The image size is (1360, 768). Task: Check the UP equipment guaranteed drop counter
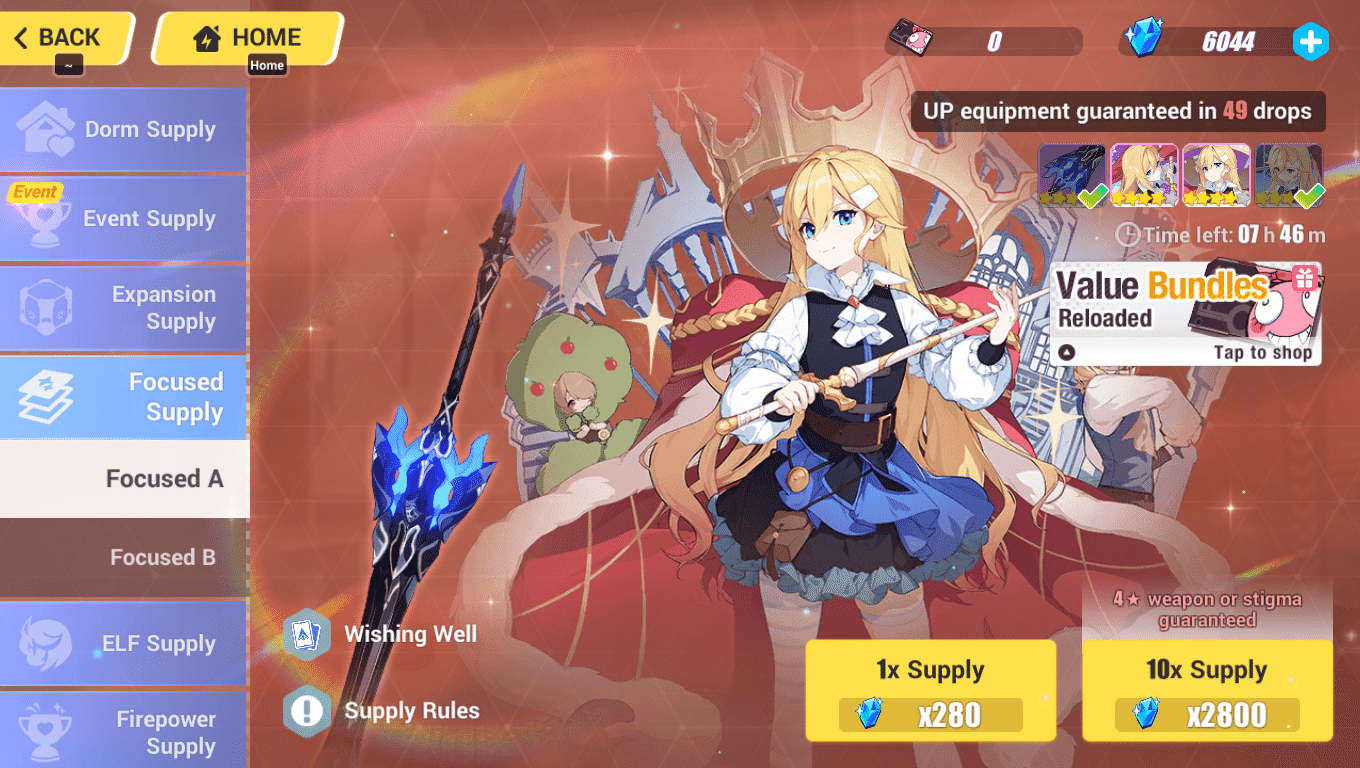click(1118, 112)
